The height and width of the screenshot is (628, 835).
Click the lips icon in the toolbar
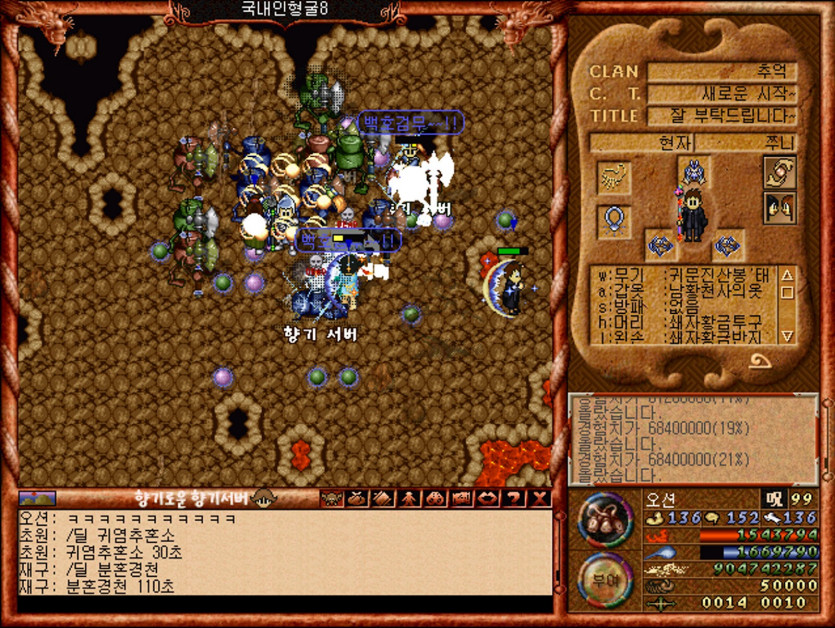point(488,498)
